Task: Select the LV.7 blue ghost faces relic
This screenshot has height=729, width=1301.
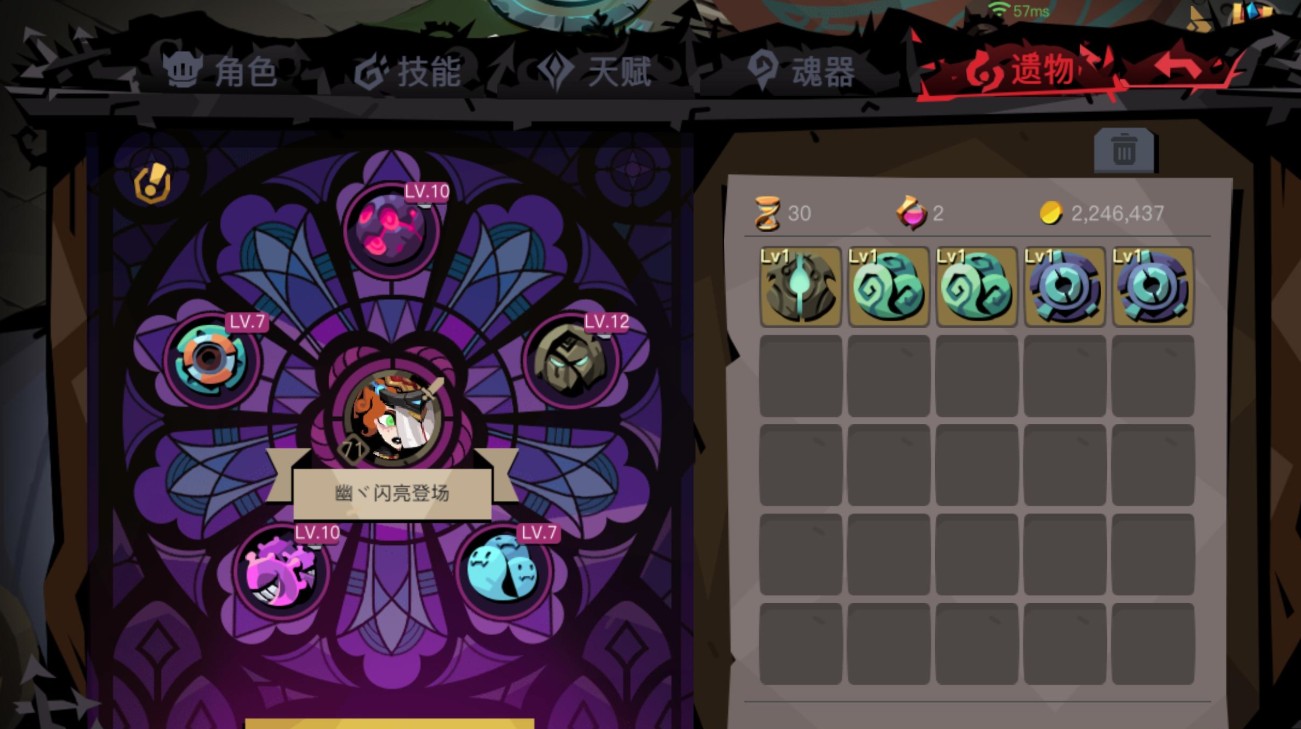Action: (x=503, y=570)
